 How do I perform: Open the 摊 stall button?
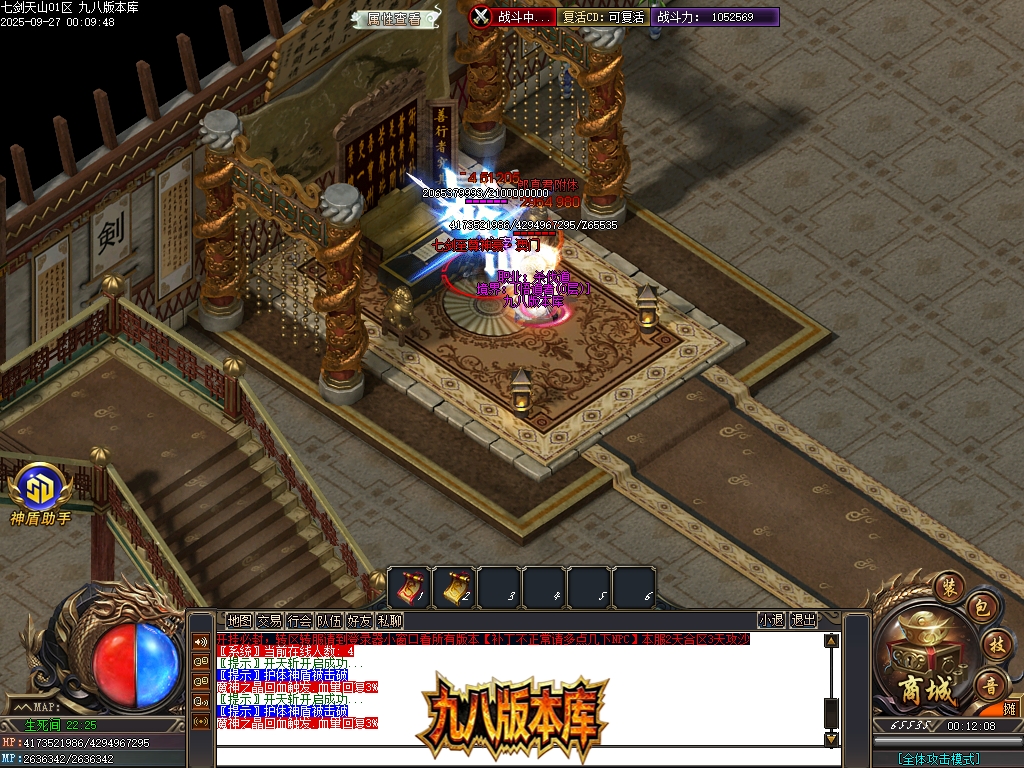(x=1010, y=709)
